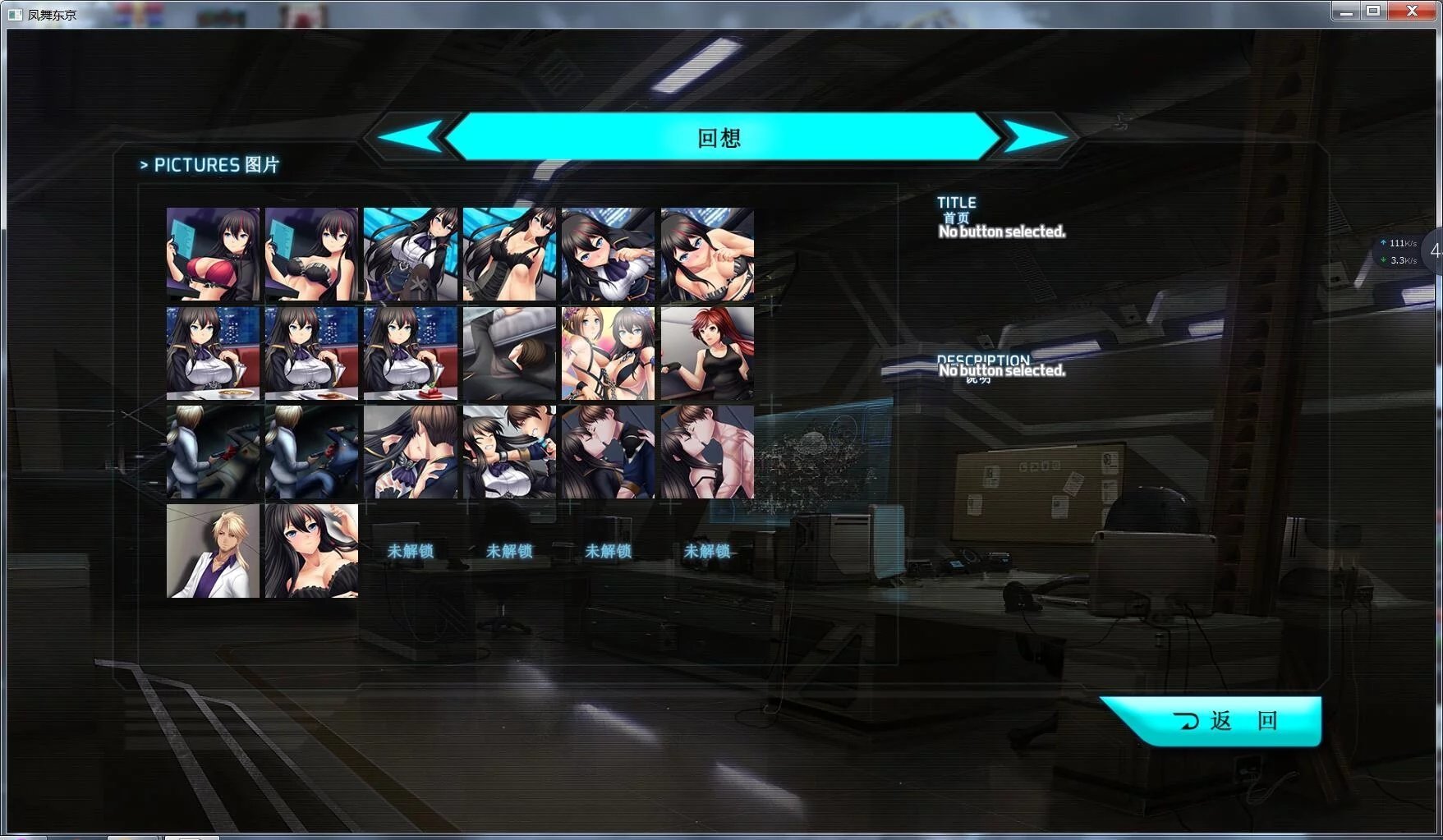View the thumbnail showing two women together
The image size is (1443, 840).
pos(608,354)
